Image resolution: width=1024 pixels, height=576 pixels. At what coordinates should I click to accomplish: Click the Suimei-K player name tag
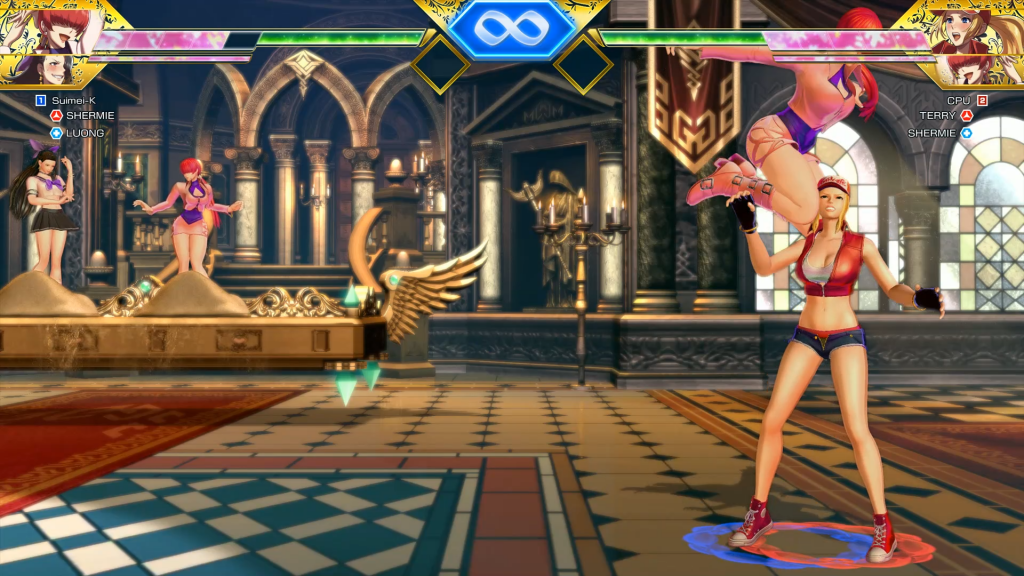point(73,100)
